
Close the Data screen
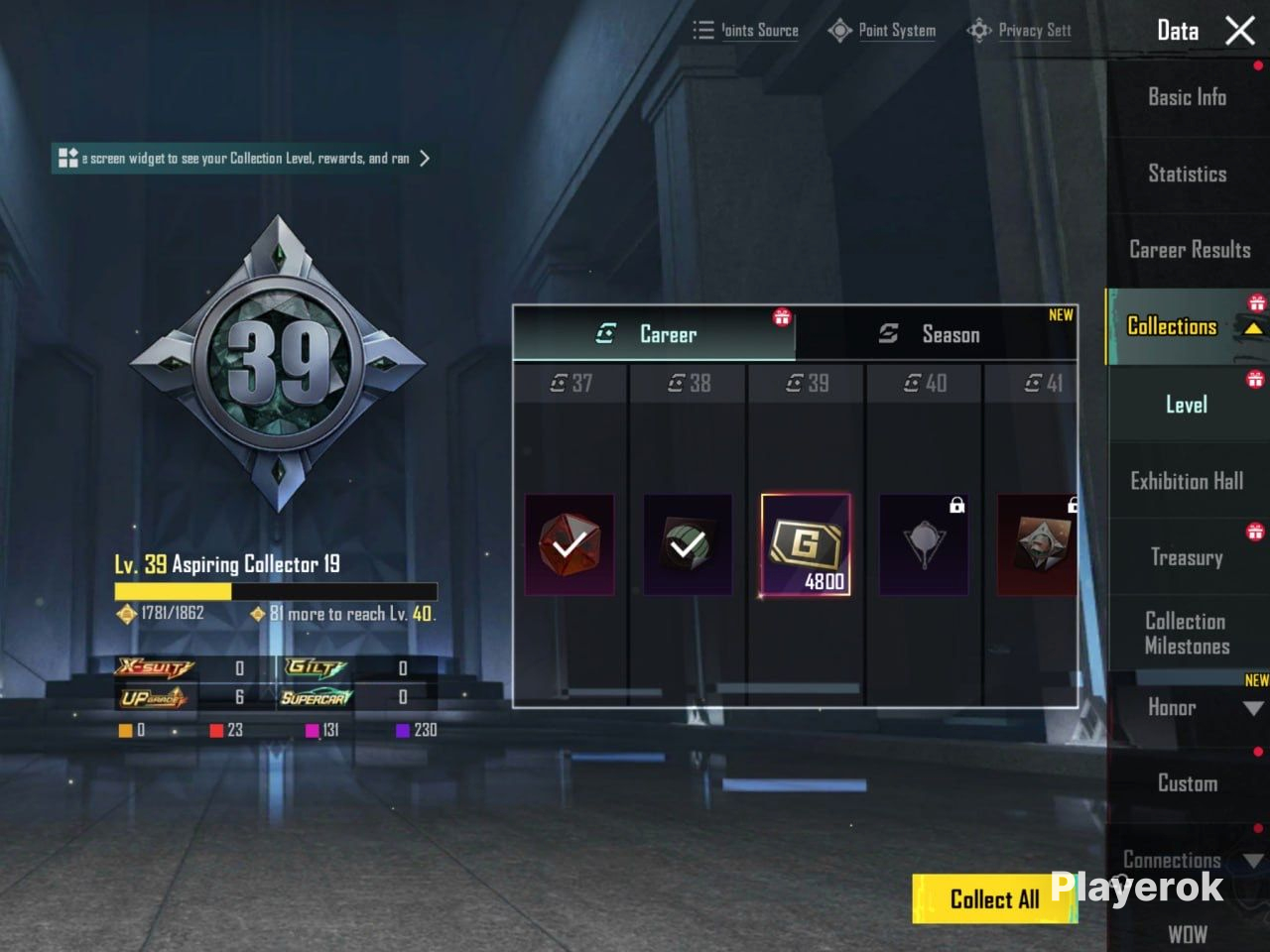click(1240, 31)
